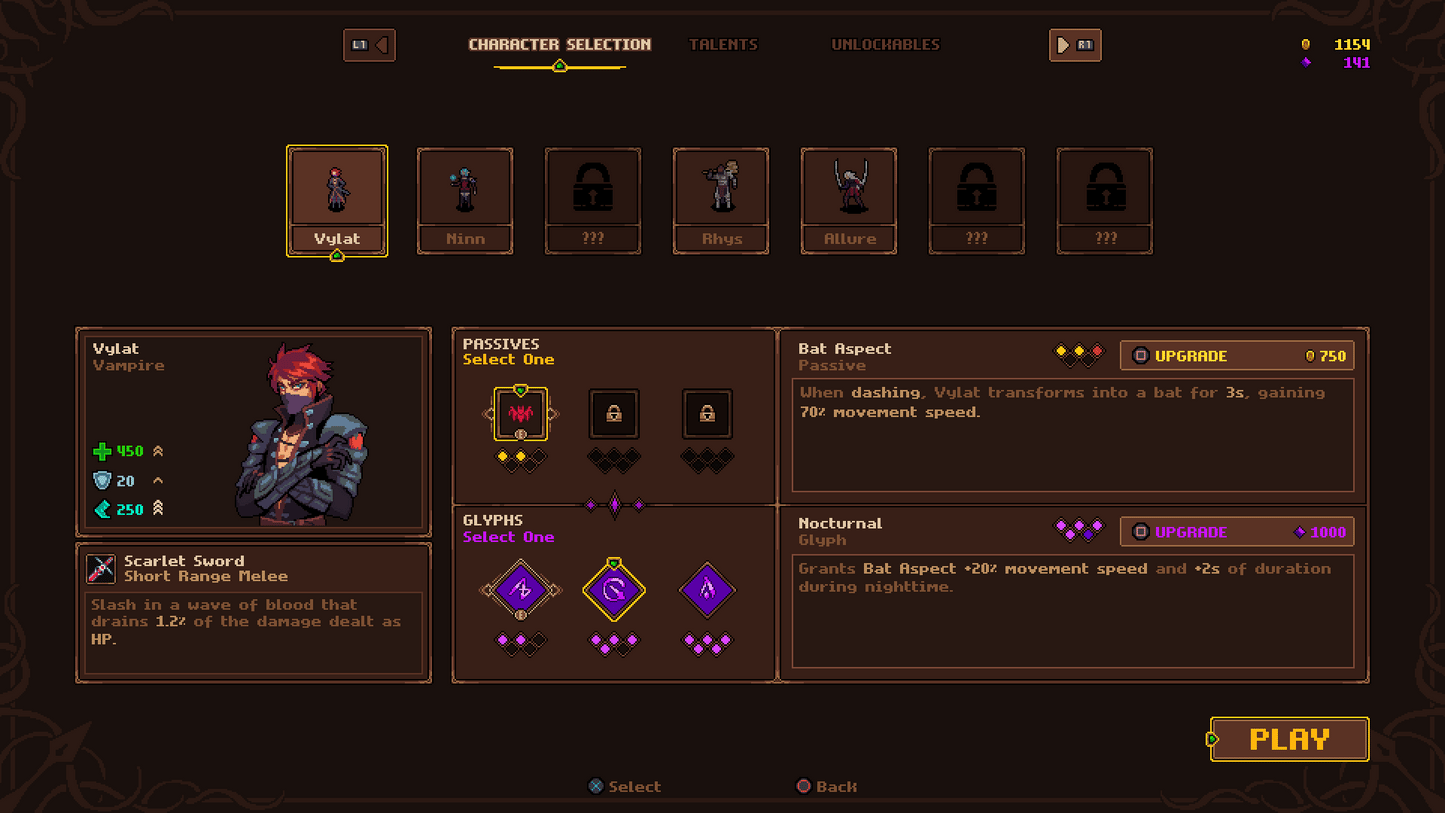Select the Bat Aspect passive icon

pos(520,414)
